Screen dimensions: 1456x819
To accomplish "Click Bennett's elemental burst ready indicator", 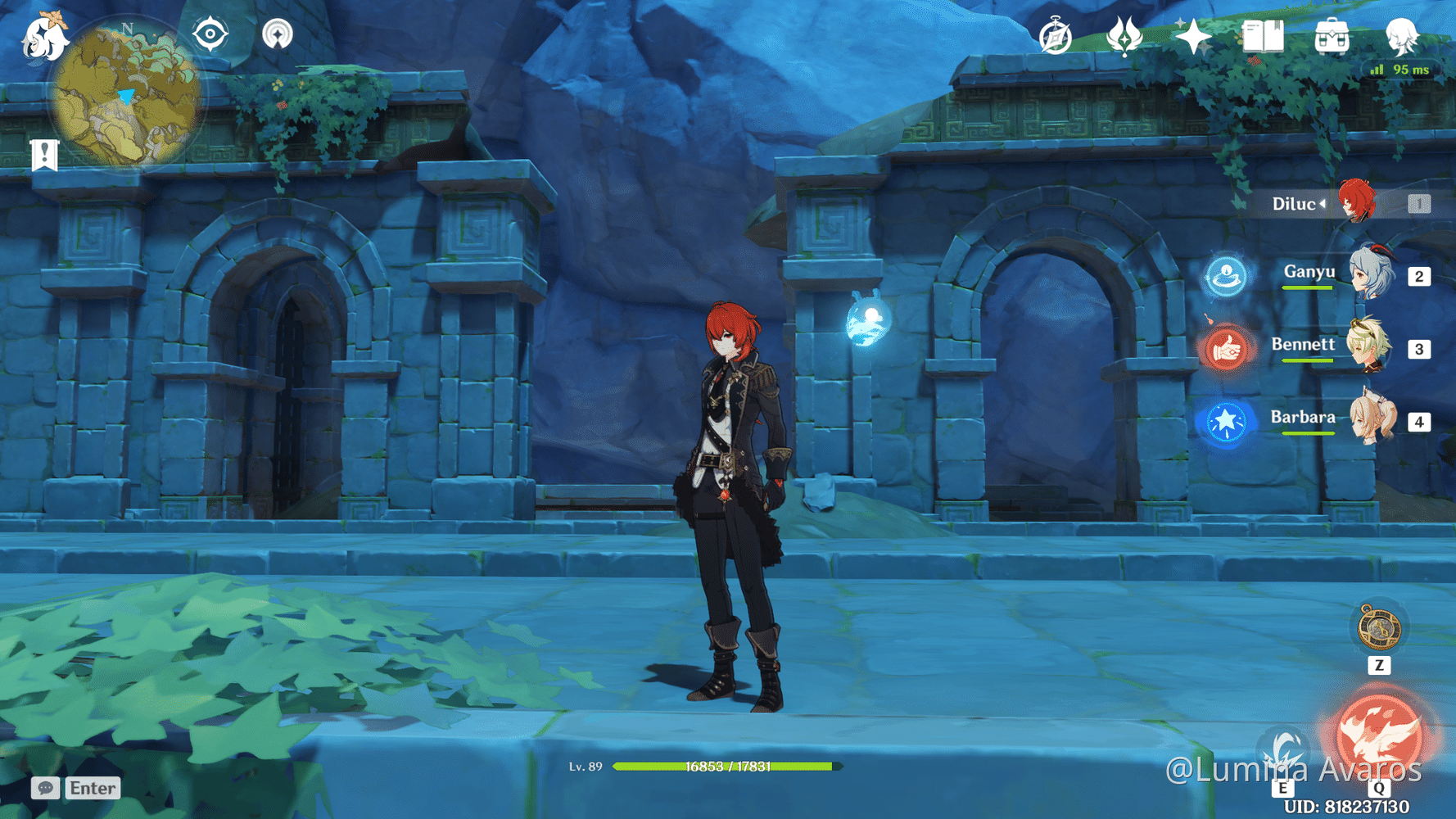I will click(x=1227, y=347).
